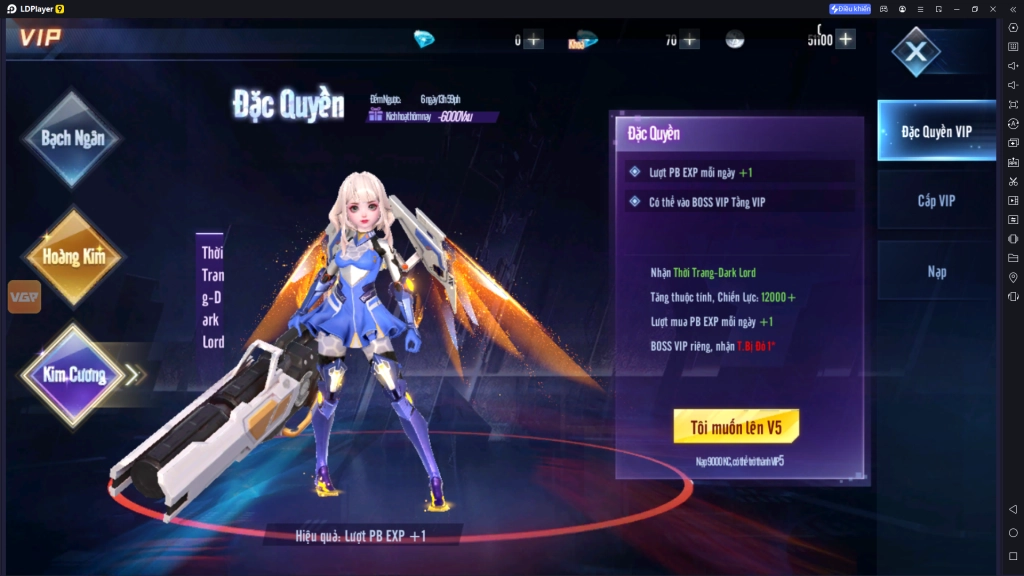Select the Bạch Ngân VIP tier
This screenshot has height=576, width=1024.
[x=72, y=139]
